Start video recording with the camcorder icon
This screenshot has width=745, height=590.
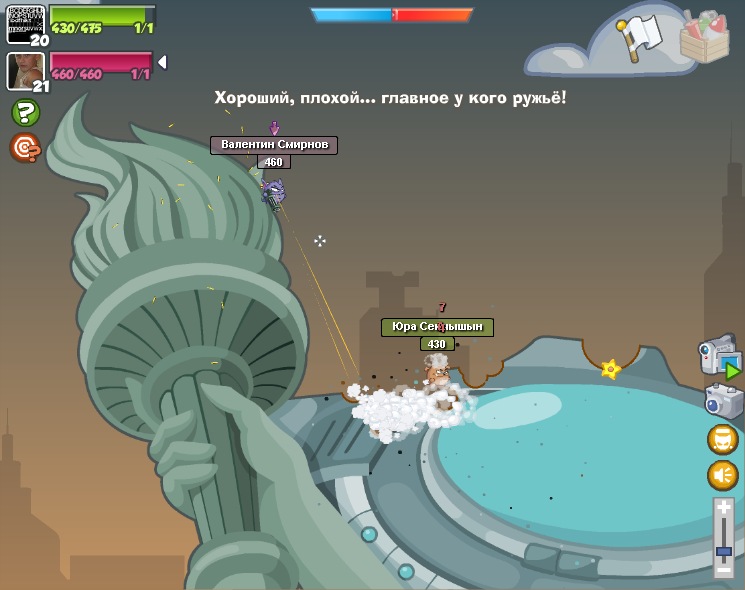[x=720, y=356]
